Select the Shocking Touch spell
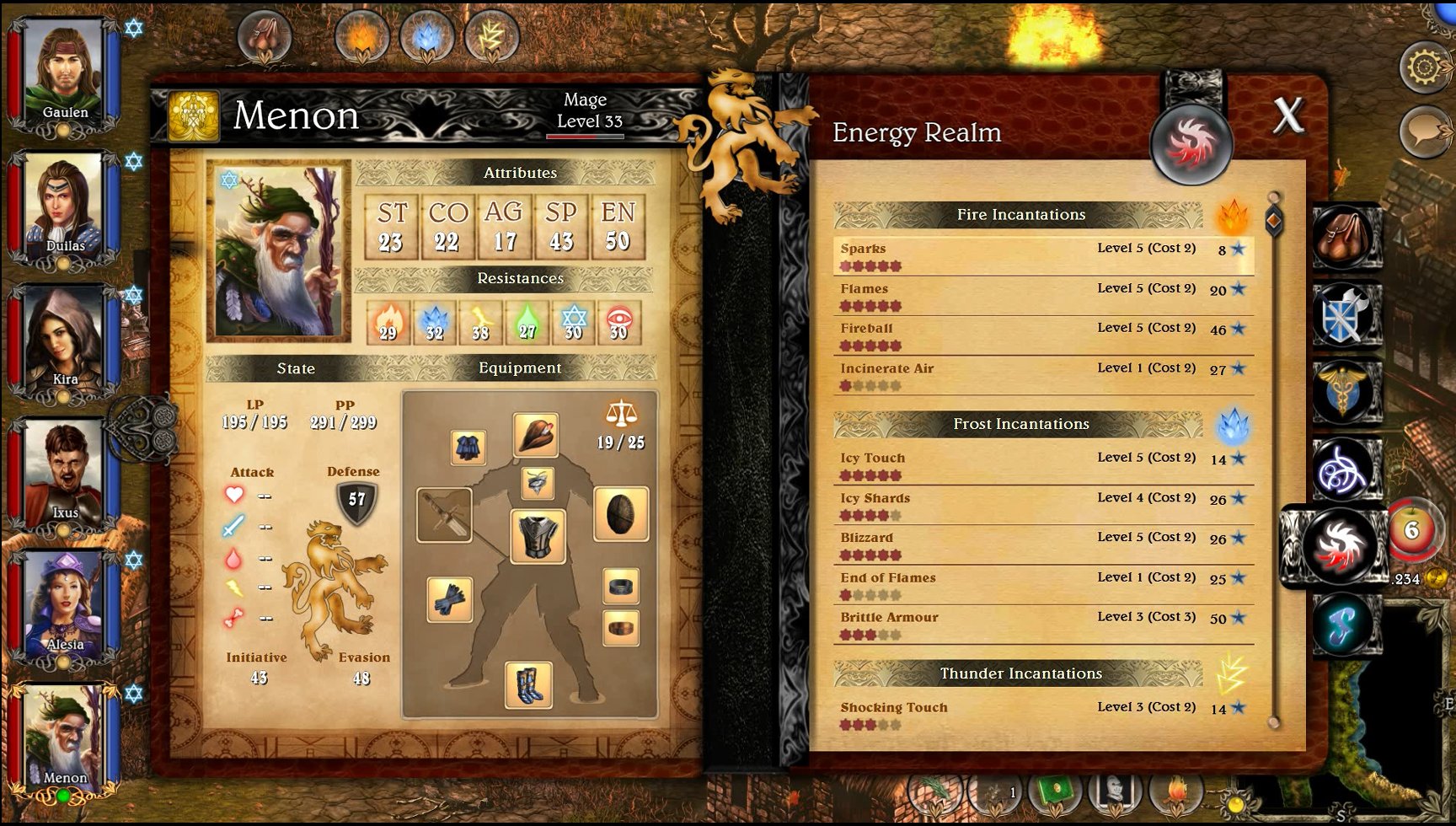Image resolution: width=1456 pixels, height=826 pixels. coord(1043,715)
